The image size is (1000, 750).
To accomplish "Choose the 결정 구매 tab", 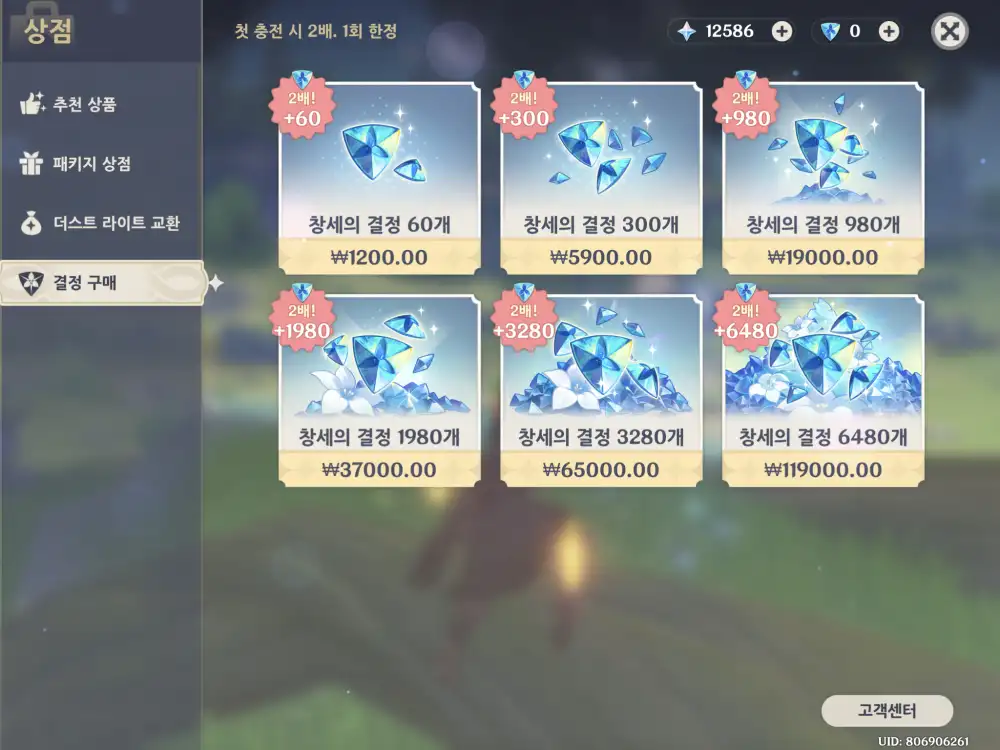I will click(x=100, y=283).
